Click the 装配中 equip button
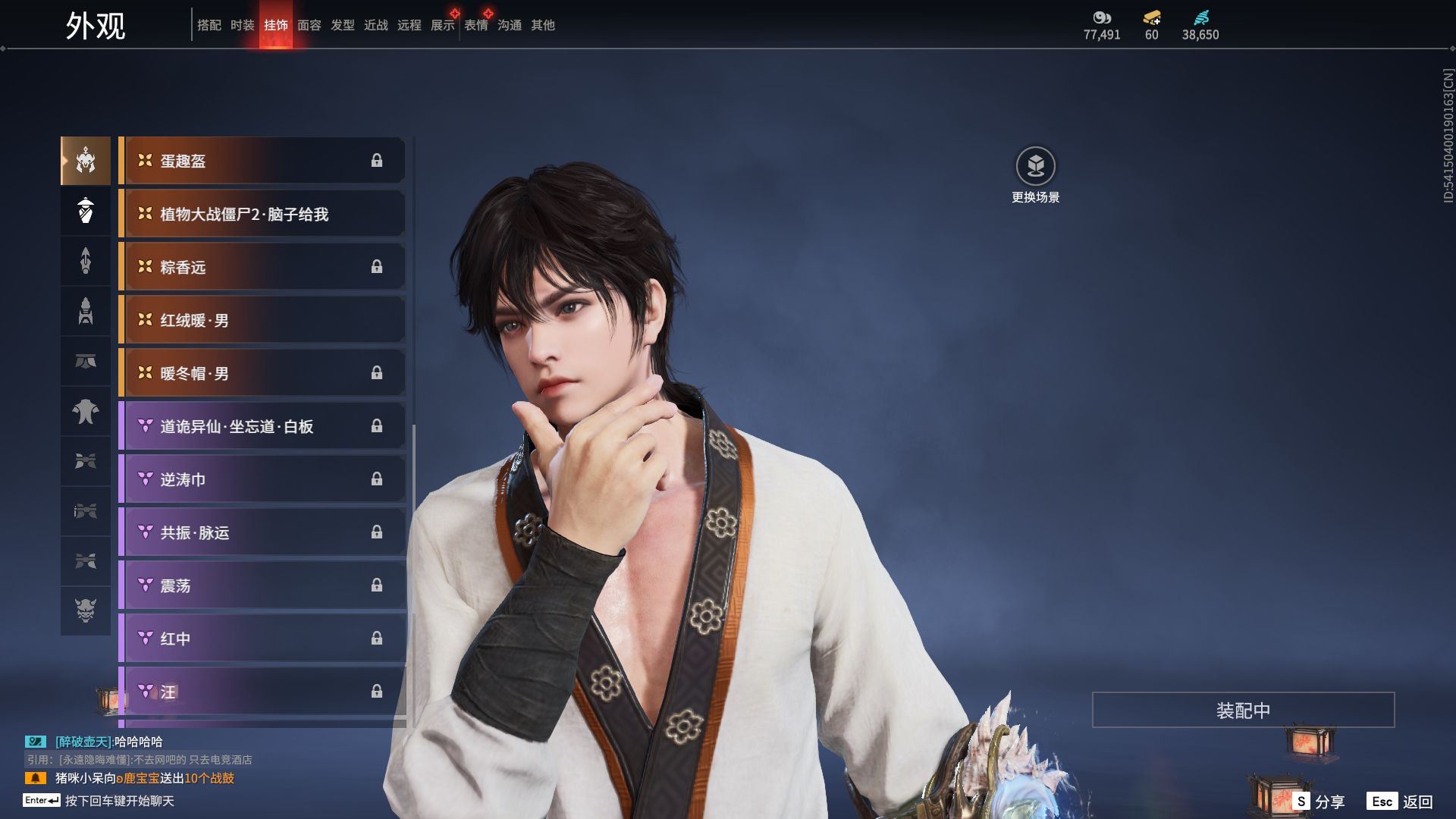Screen dimensions: 1456x819 [1243, 710]
